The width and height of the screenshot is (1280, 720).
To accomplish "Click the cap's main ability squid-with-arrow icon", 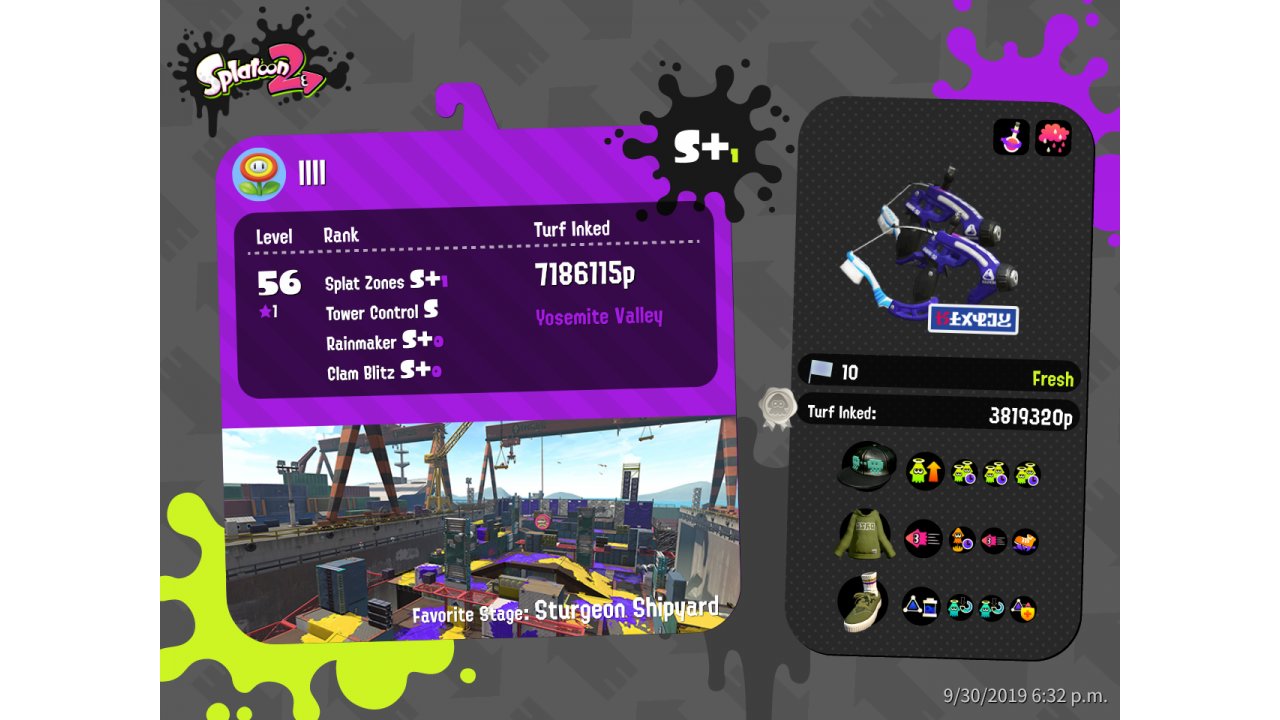I will pos(924,471).
